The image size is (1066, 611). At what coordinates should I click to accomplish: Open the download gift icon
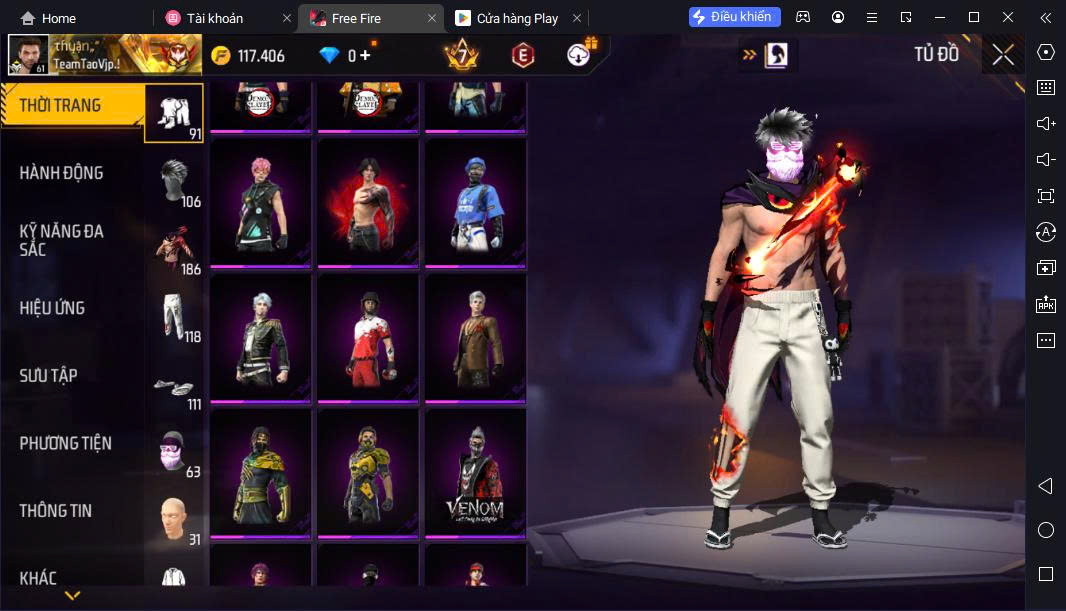tap(580, 55)
